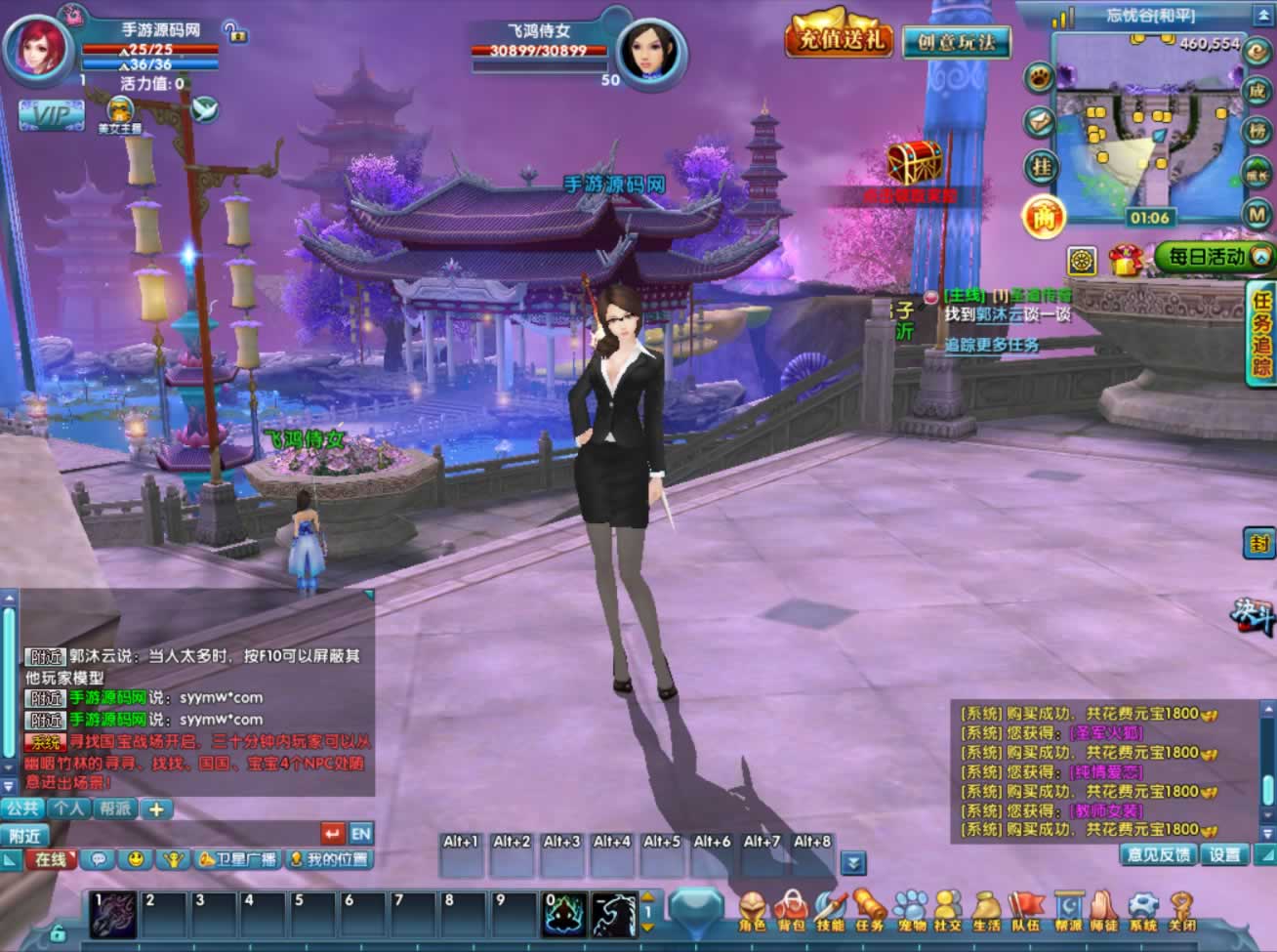
Task: Open the 商 shop round button
Action: click(1043, 217)
